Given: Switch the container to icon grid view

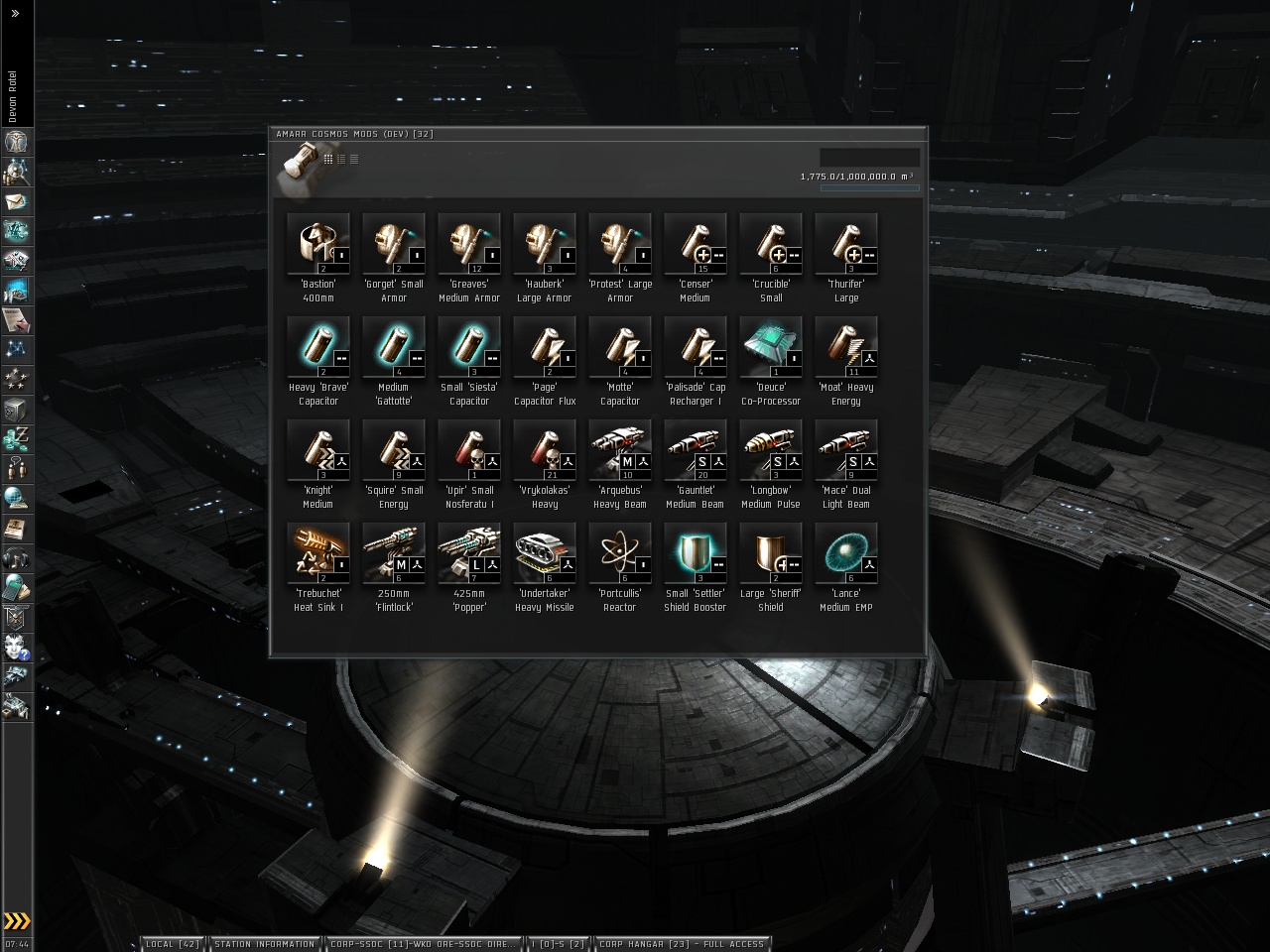Looking at the screenshot, I should coord(328,159).
